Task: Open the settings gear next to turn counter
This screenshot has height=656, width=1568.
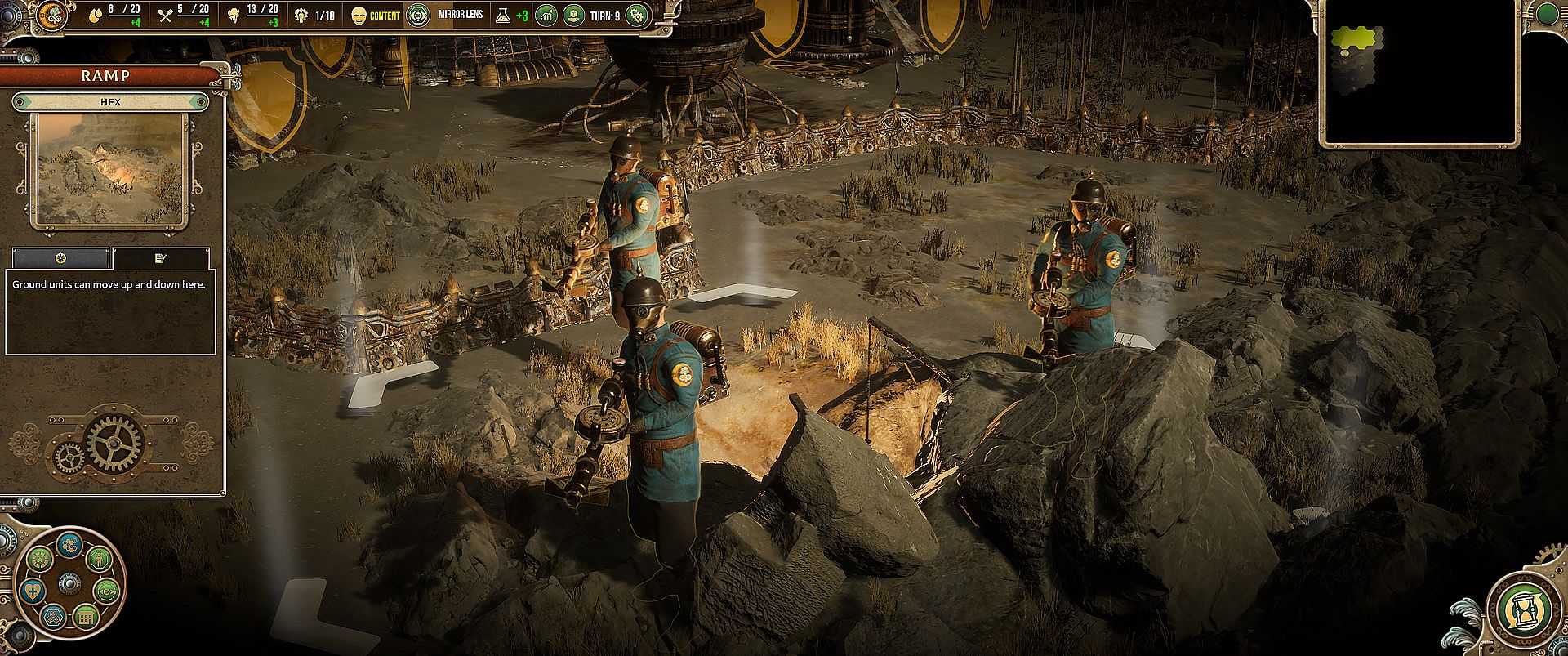Action: (x=636, y=15)
